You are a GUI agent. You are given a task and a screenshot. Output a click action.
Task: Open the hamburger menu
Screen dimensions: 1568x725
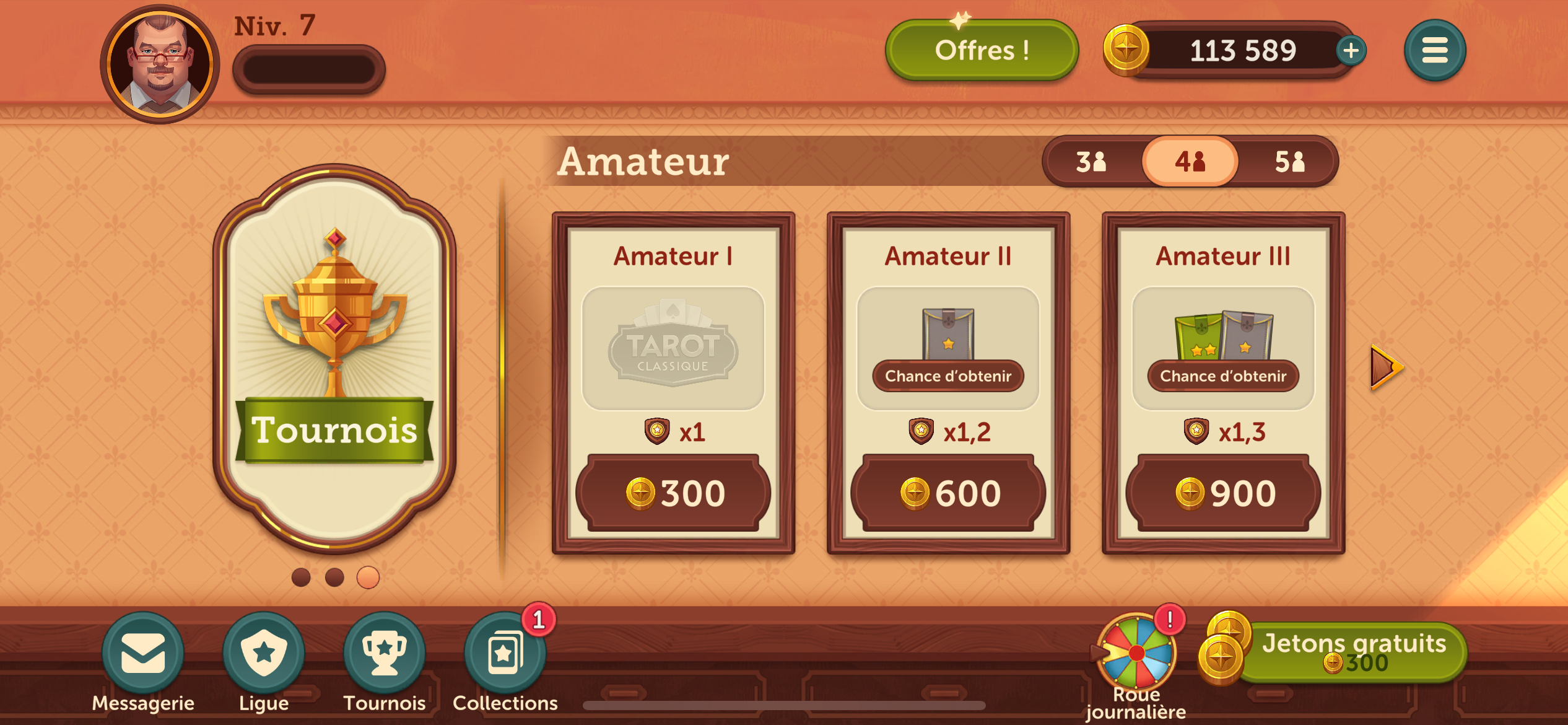(x=1434, y=51)
